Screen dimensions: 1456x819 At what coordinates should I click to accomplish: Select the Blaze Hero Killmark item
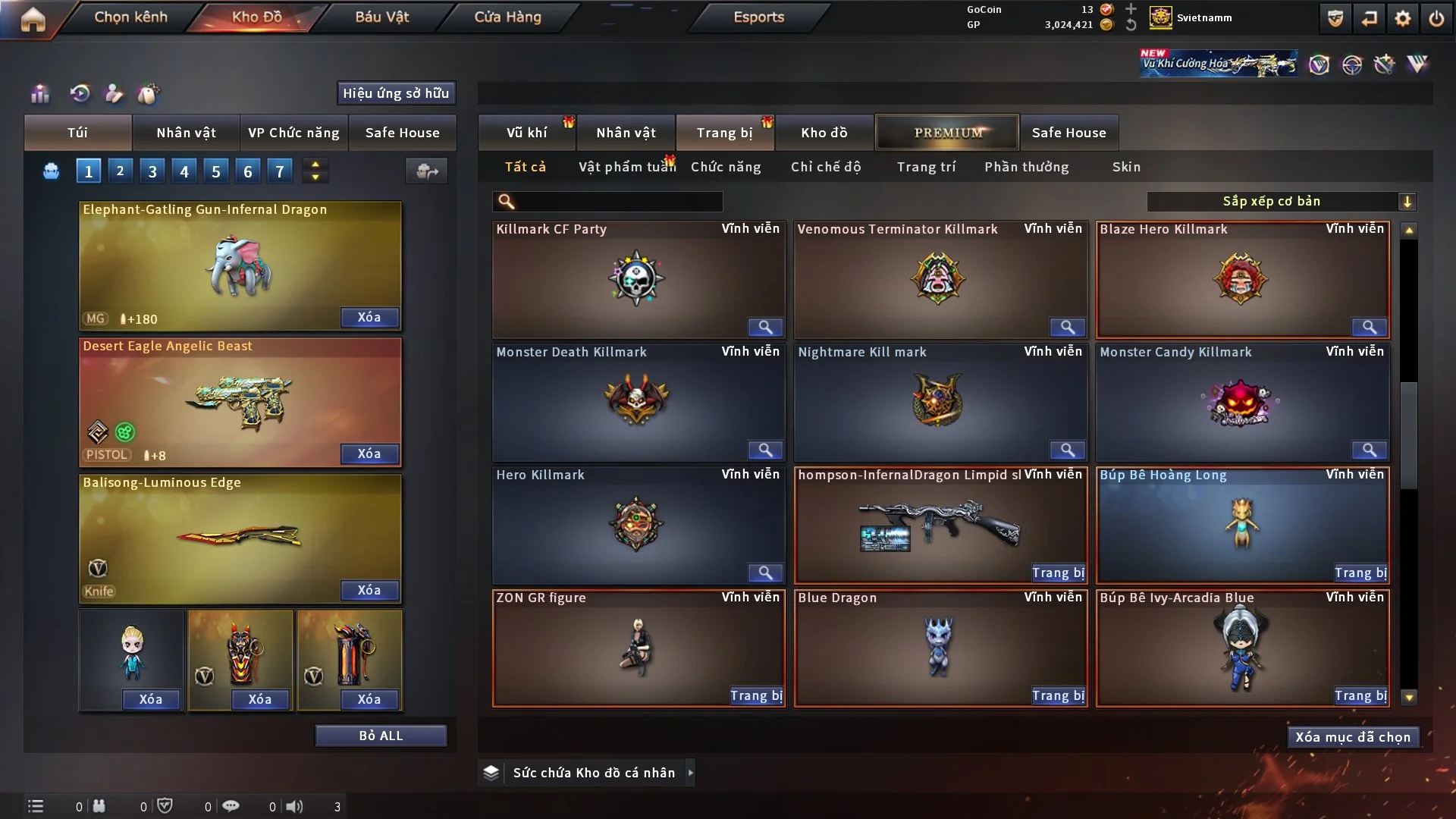(1241, 279)
